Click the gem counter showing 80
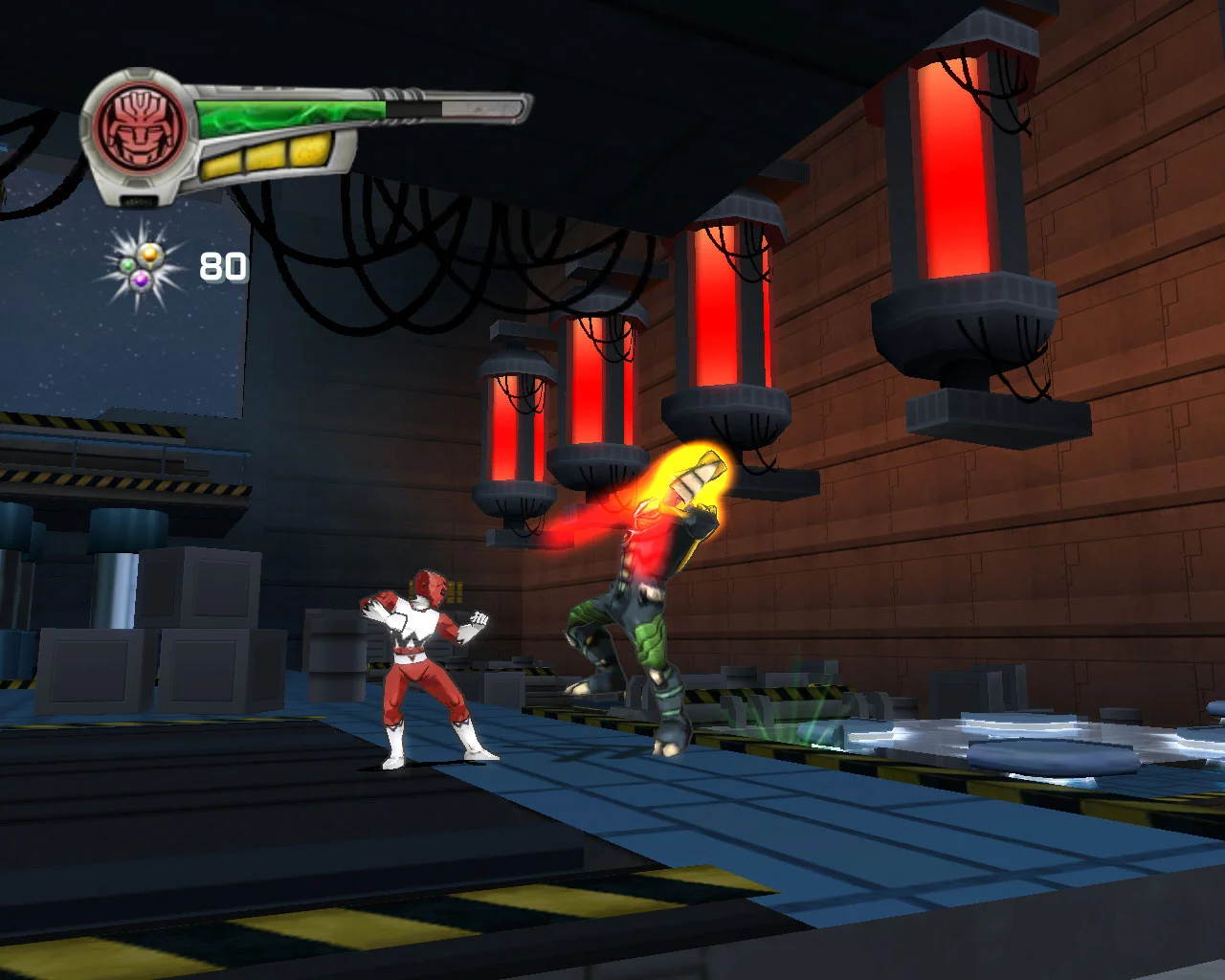The height and width of the screenshot is (980, 1225). click(223, 266)
